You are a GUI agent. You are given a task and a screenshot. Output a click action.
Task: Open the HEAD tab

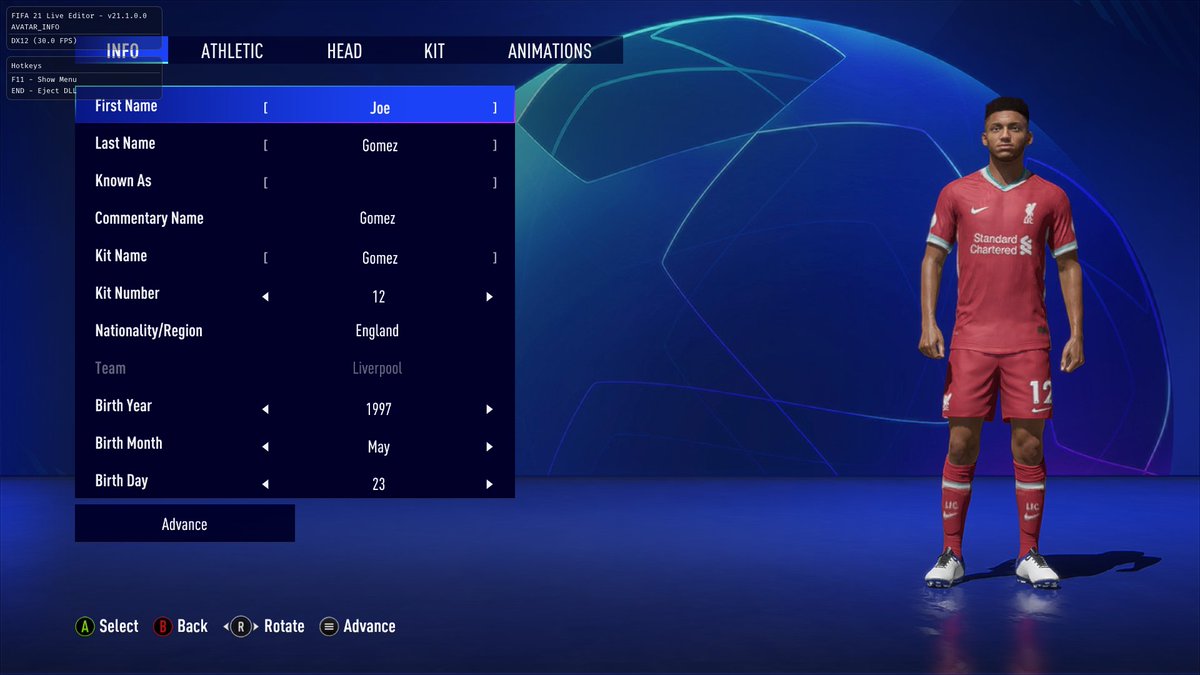tap(344, 51)
